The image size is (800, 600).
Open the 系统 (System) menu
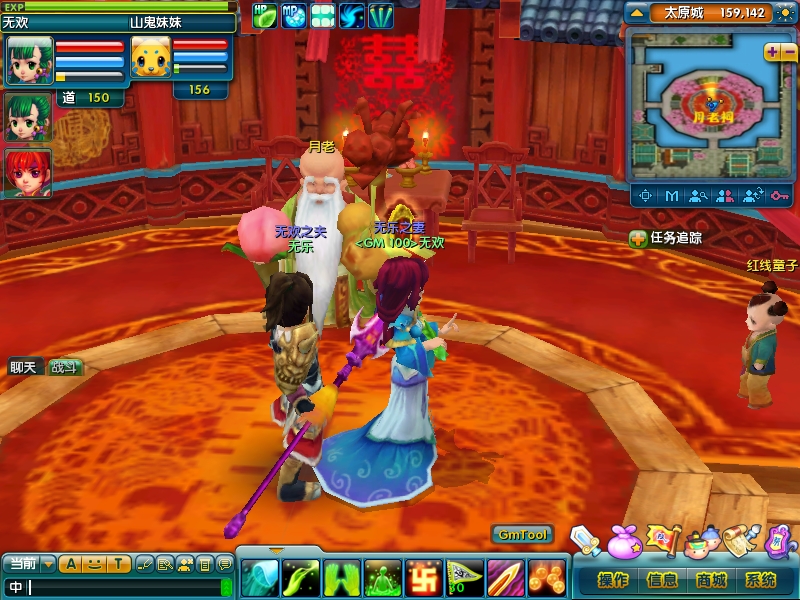click(760, 580)
